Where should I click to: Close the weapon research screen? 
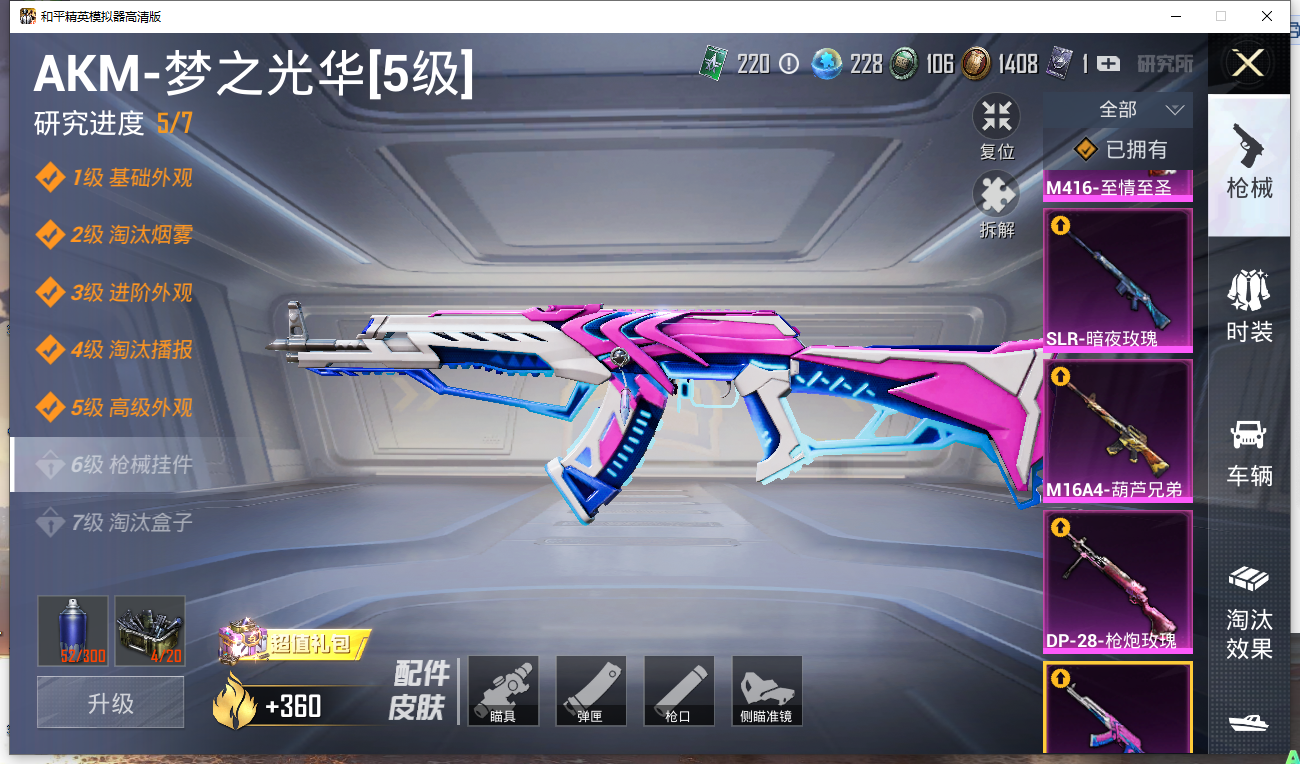(x=1248, y=64)
